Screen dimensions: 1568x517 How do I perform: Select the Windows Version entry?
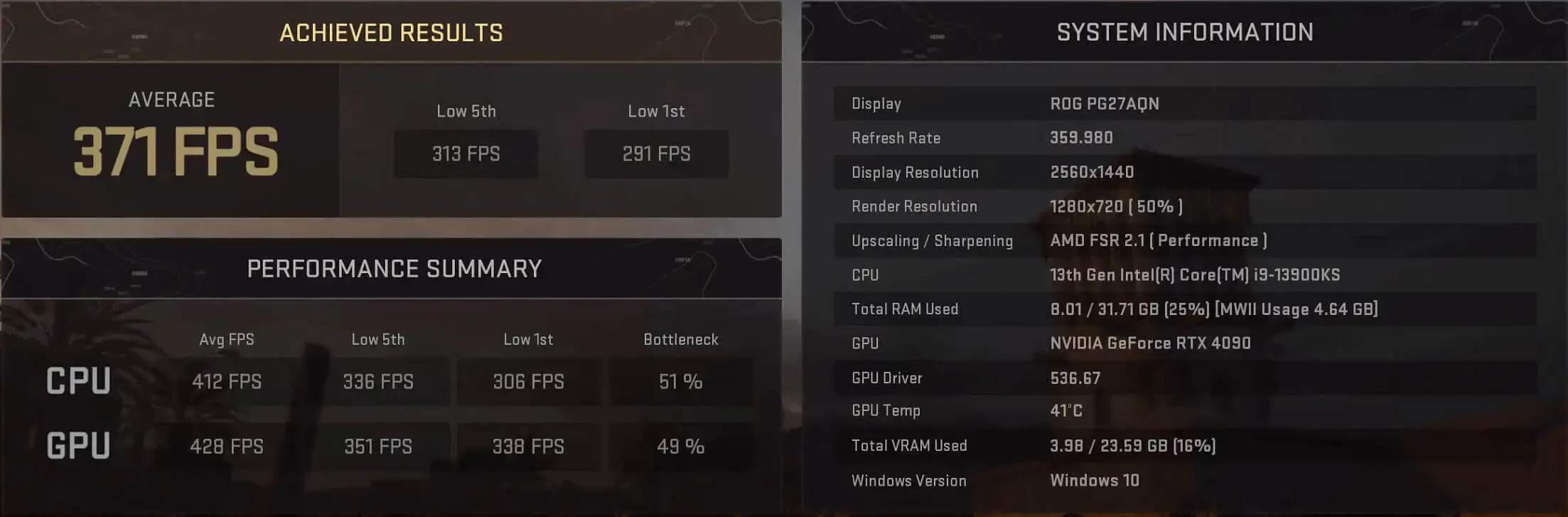[x=1095, y=480]
